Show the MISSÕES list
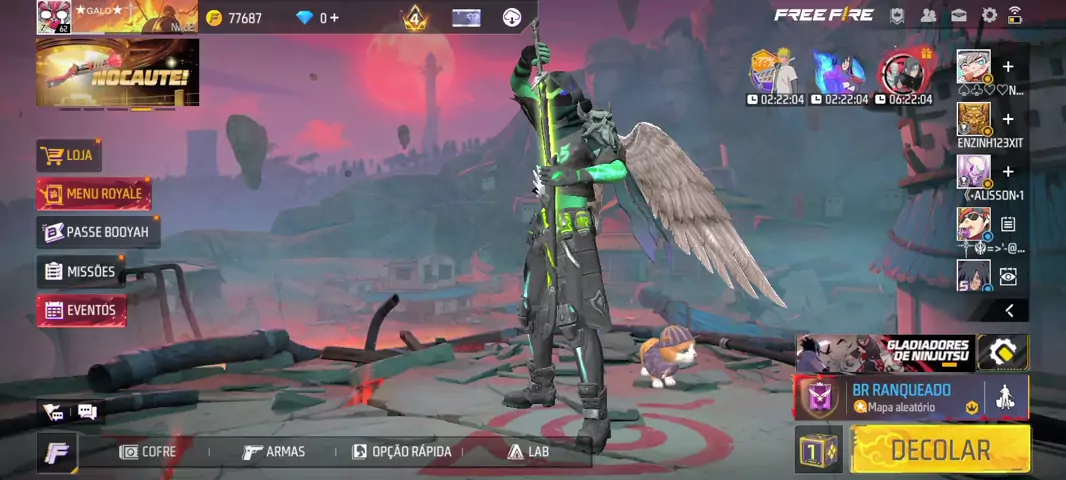The height and width of the screenshot is (480, 1066). click(80, 271)
